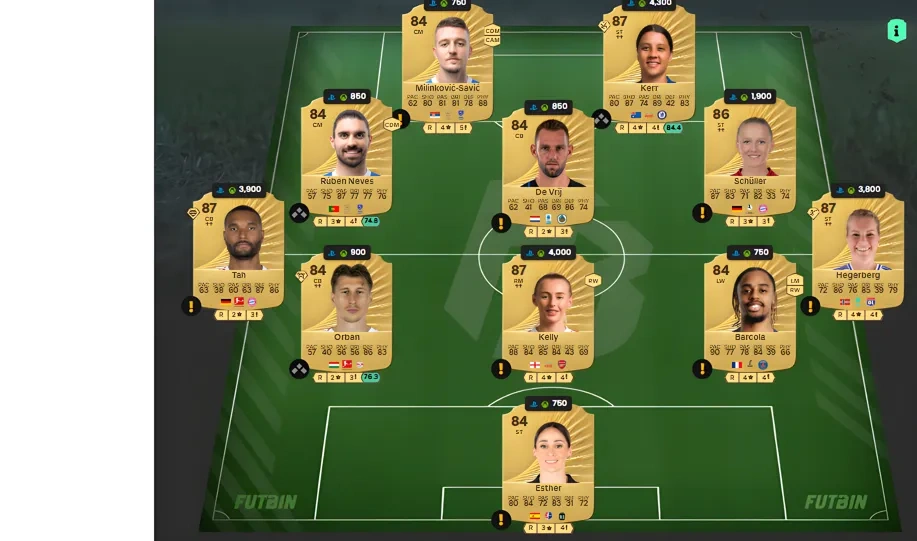
Task: Click the warning icon beside Barcola's card
Action: coord(703,369)
